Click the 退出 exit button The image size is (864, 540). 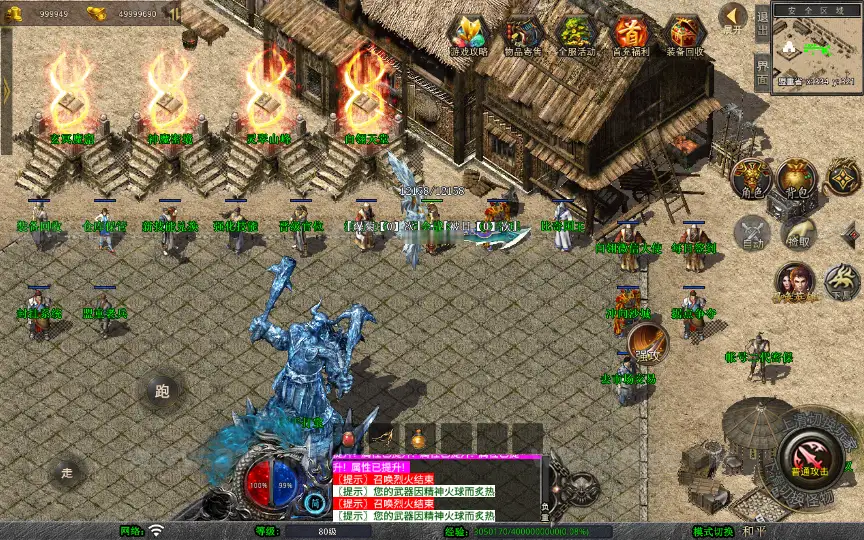click(x=762, y=21)
